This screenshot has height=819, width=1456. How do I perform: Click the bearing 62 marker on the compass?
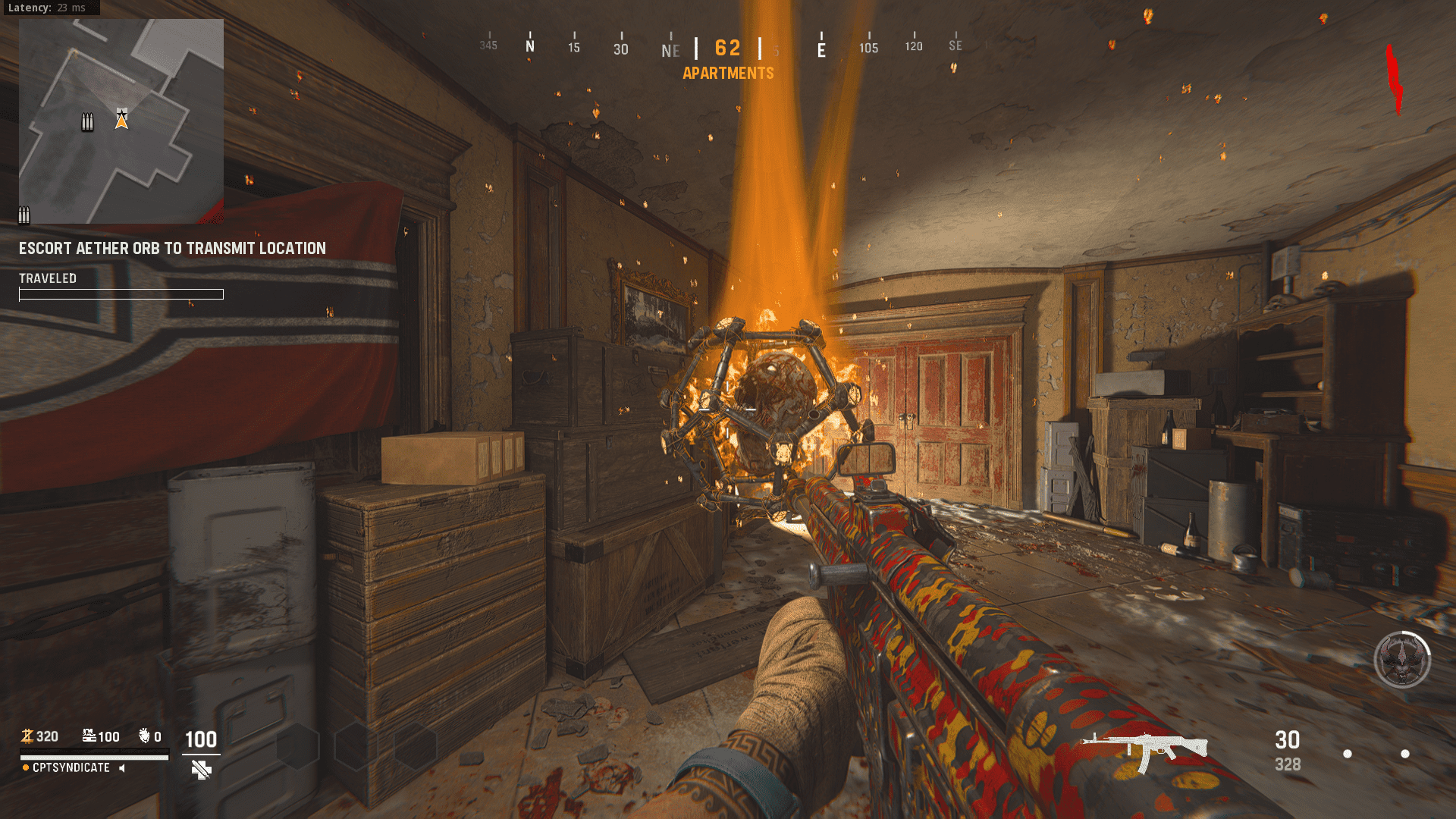coord(727,48)
